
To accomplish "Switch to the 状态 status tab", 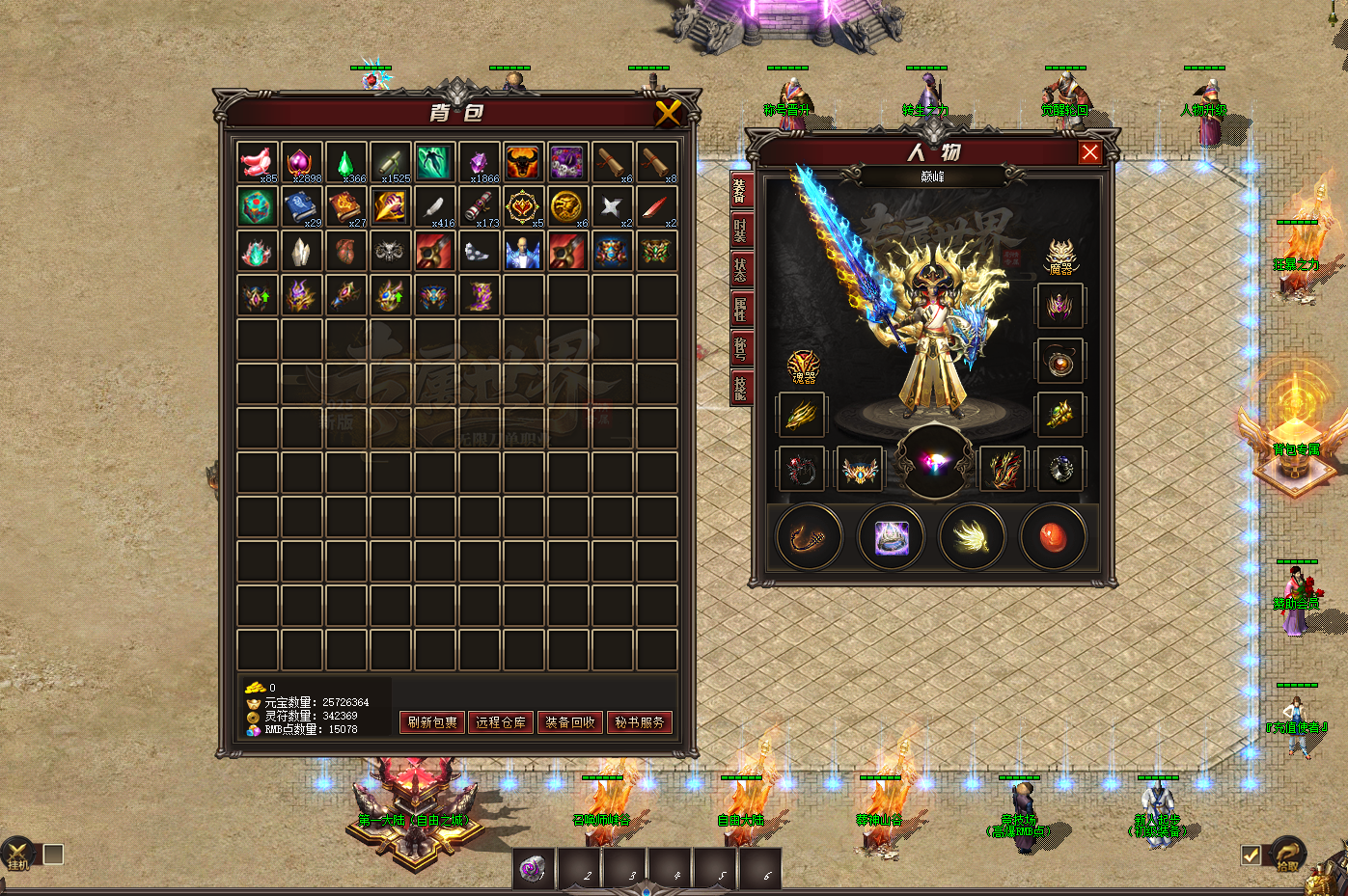I will pyautogui.click(x=740, y=269).
